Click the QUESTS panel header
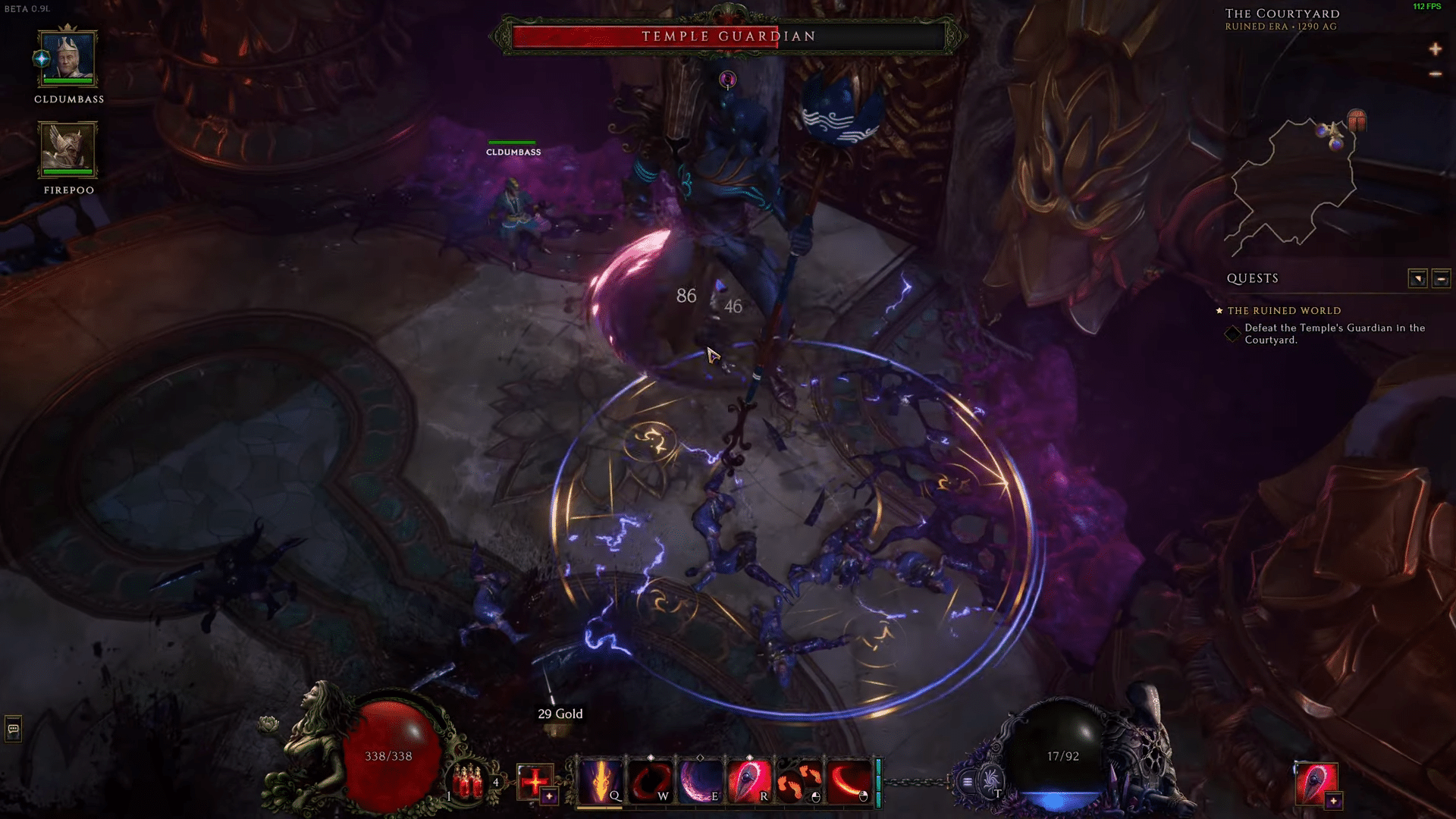The image size is (1456, 819). tap(1252, 279)
